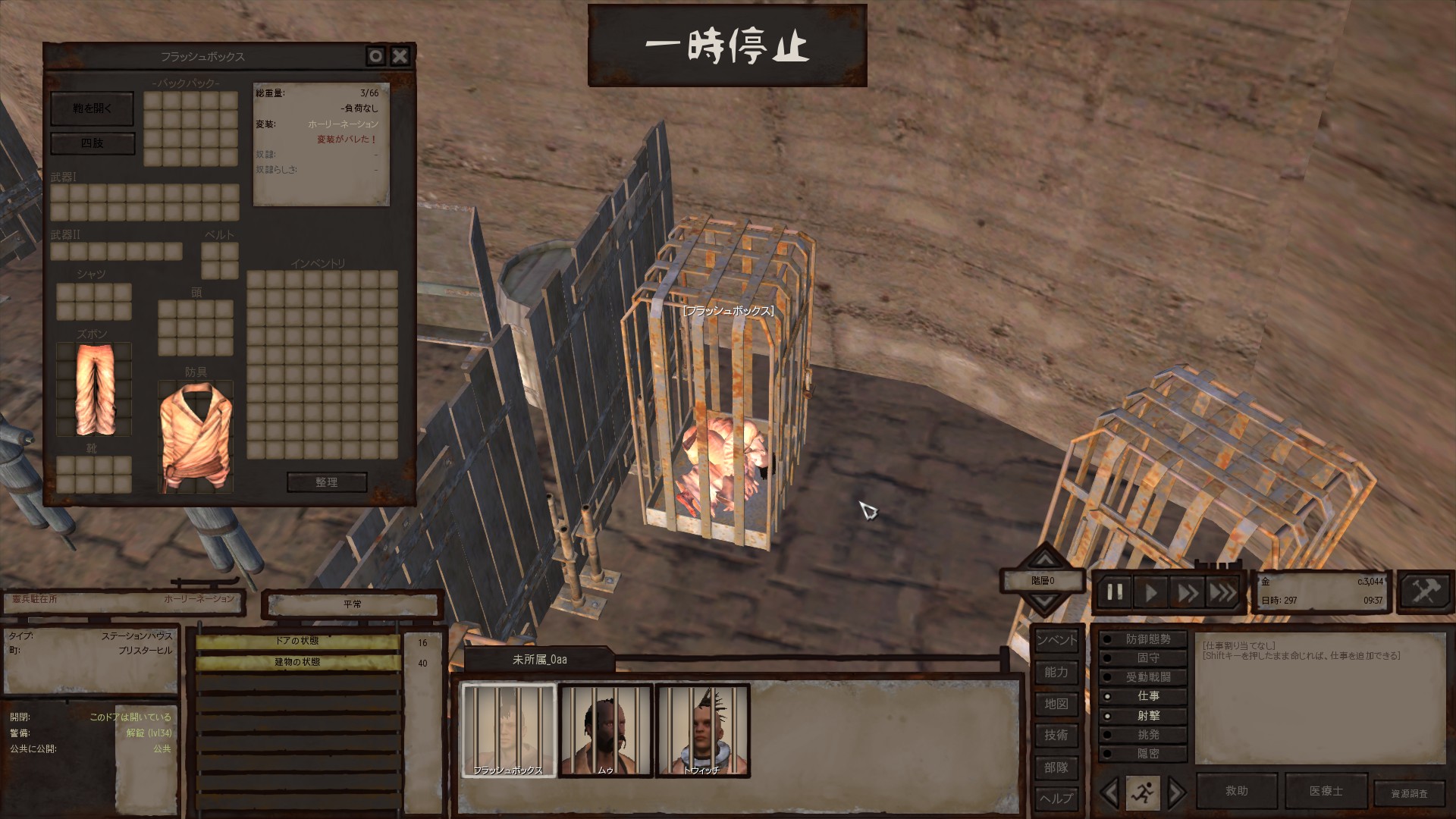Image resolution: width=1456 pixels, height=819 pixels.
Task: Select フラッシュボックス character portrait
Action: [509, 730]
